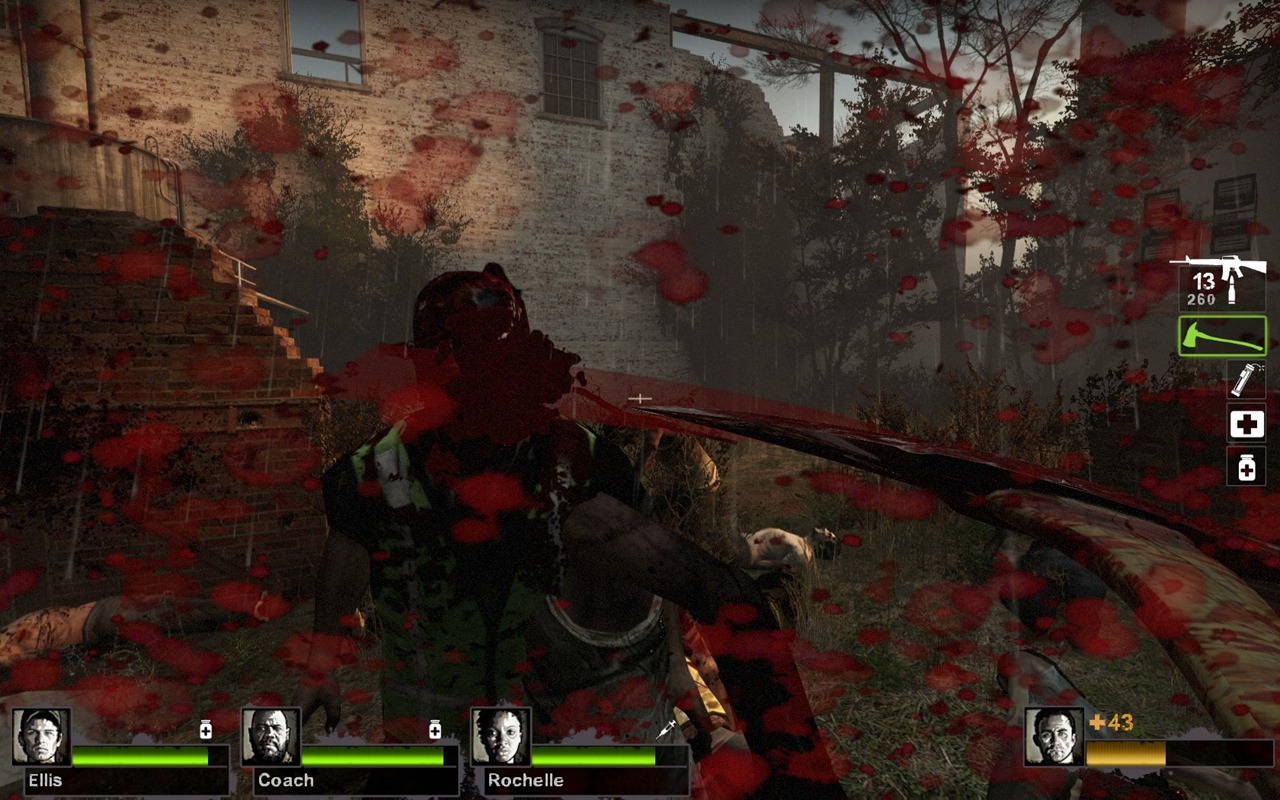This screenshot has height=800, width=1280.
Task: Select the pain pills bottle slot
Action: [1246, 466]
